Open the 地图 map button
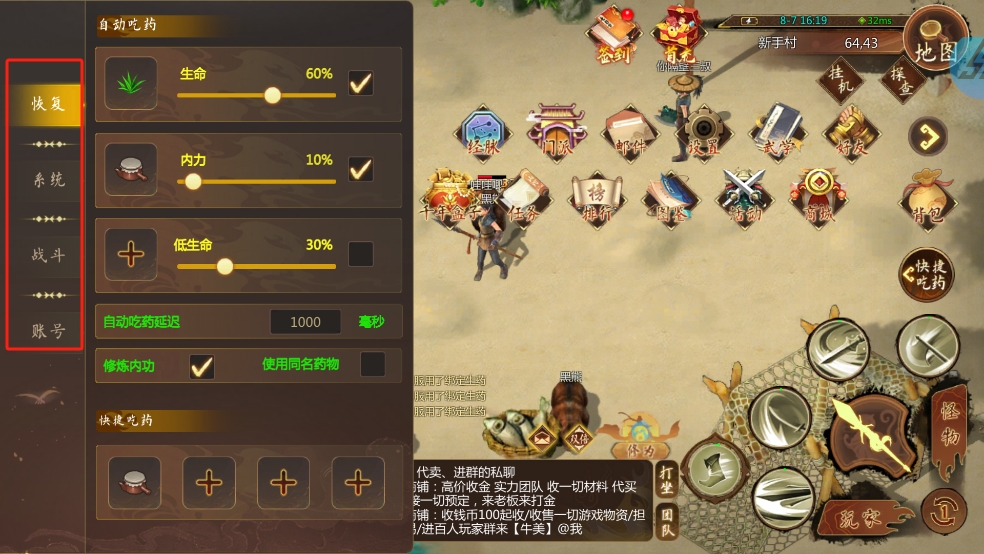This screenshot has width=984, height=554. tap(936, 48)
